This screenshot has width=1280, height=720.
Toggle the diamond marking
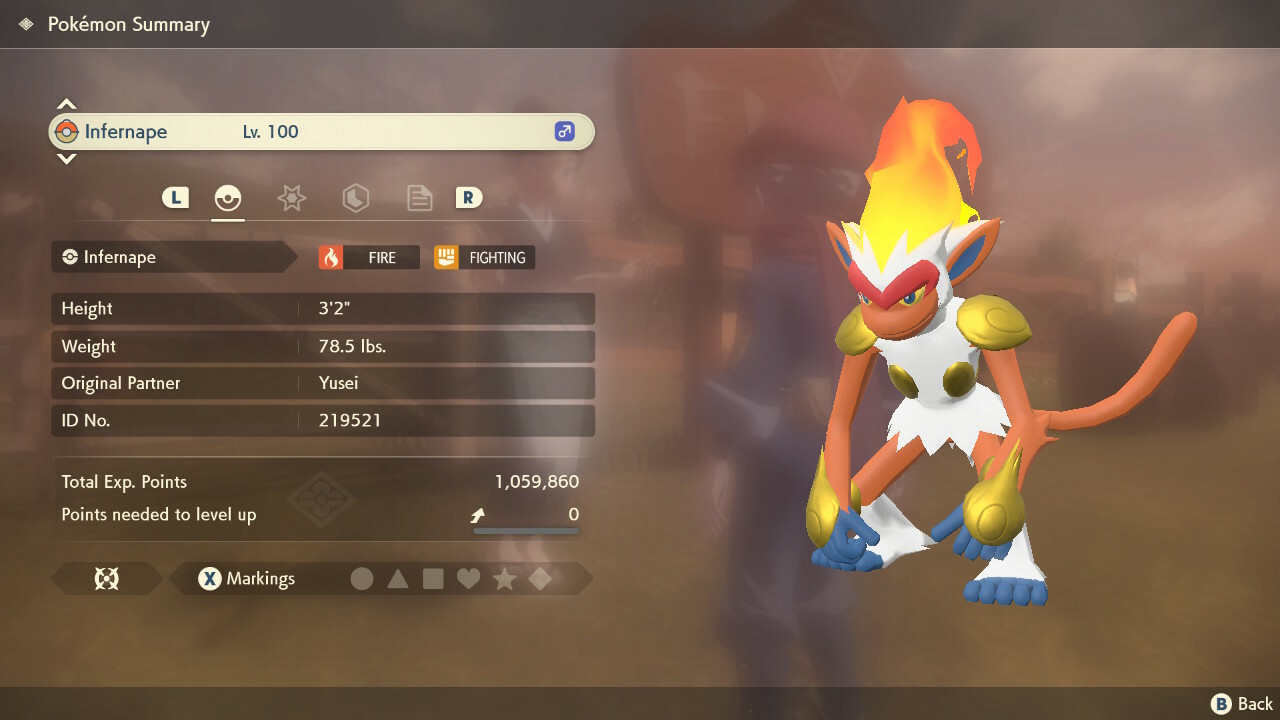click(540, 579)
